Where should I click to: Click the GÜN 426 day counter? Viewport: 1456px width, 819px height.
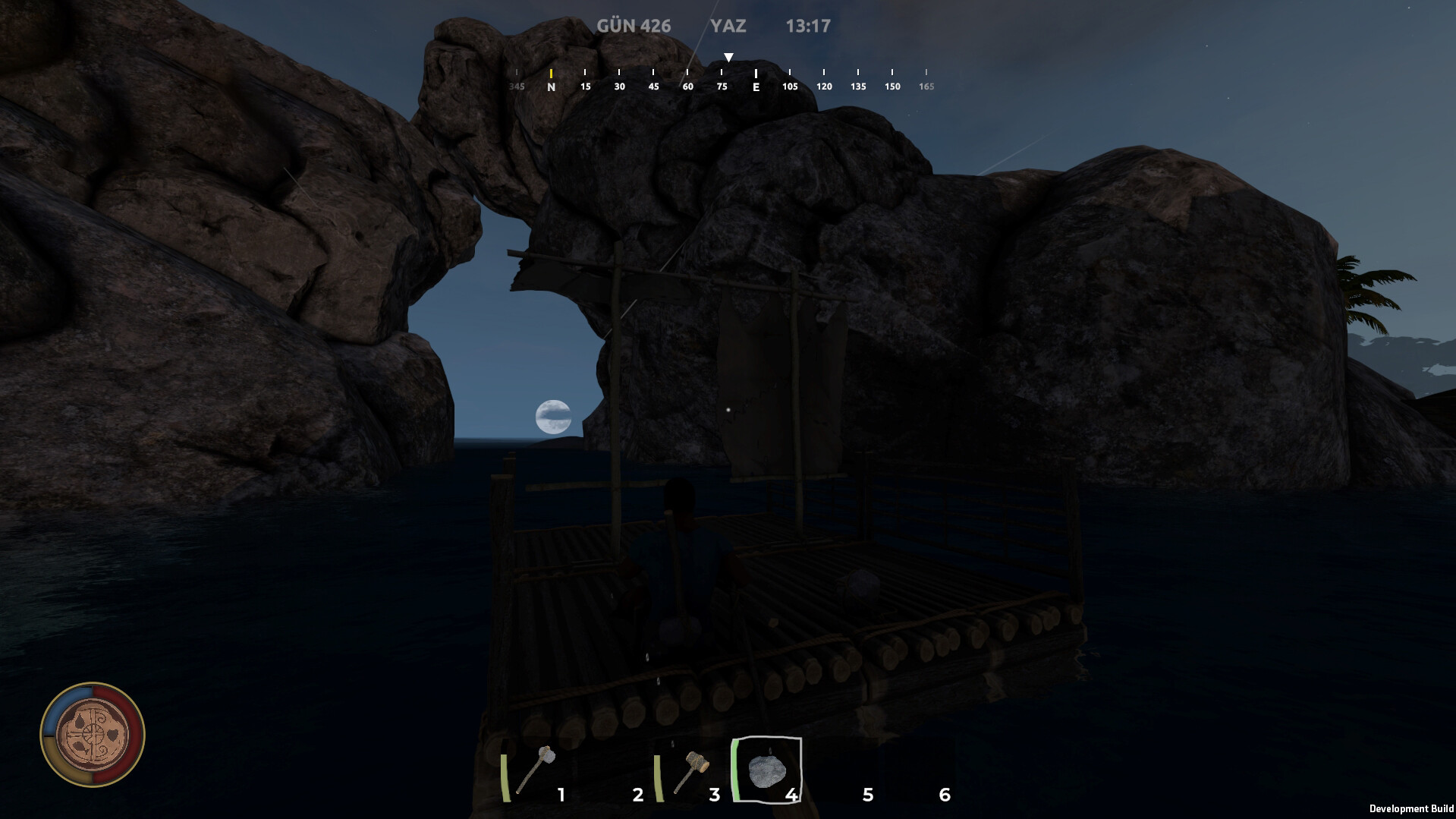pos(633,25)
